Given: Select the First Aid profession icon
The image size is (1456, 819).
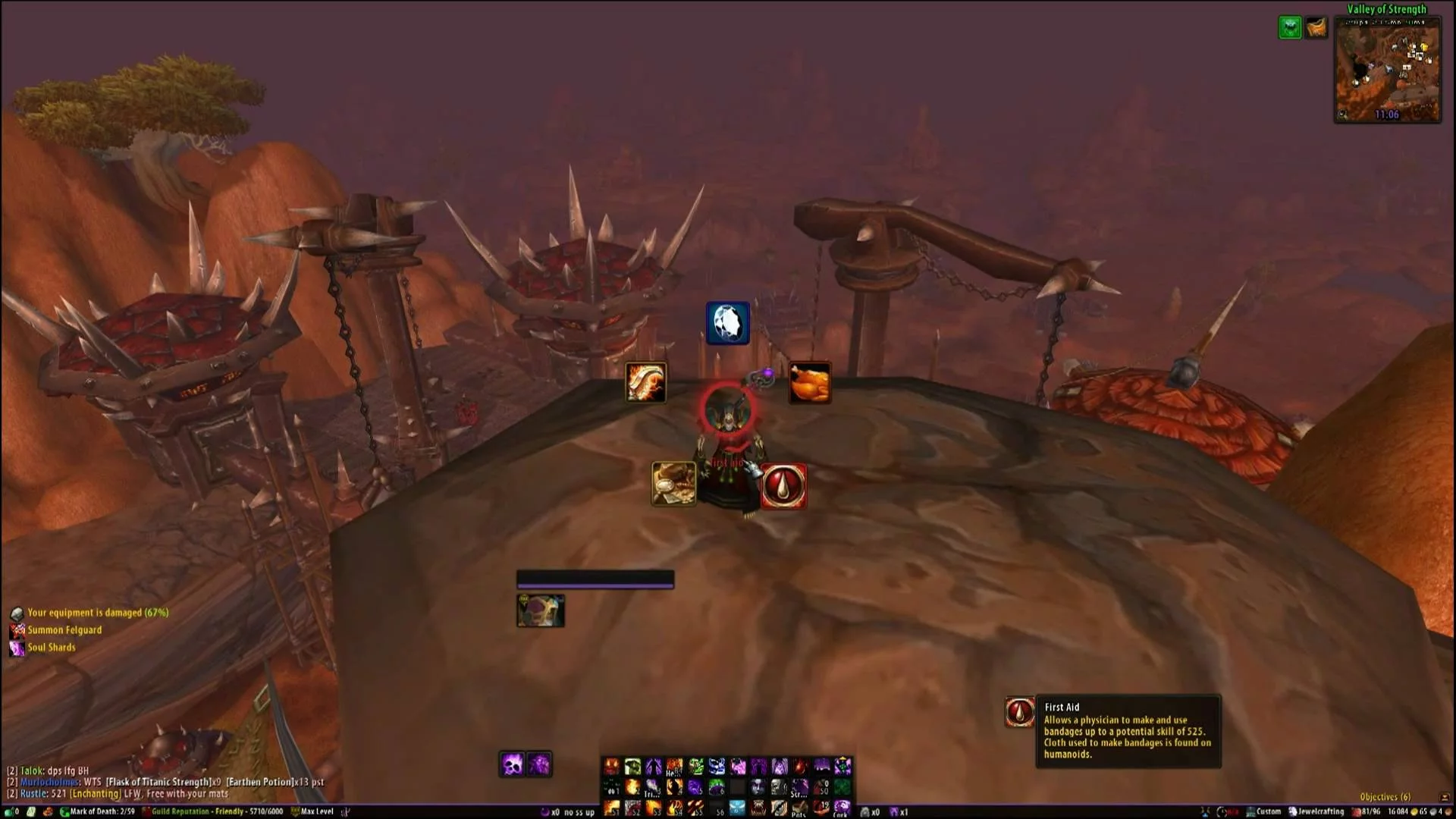Looking at the screenshot, I should pos(783,486).
